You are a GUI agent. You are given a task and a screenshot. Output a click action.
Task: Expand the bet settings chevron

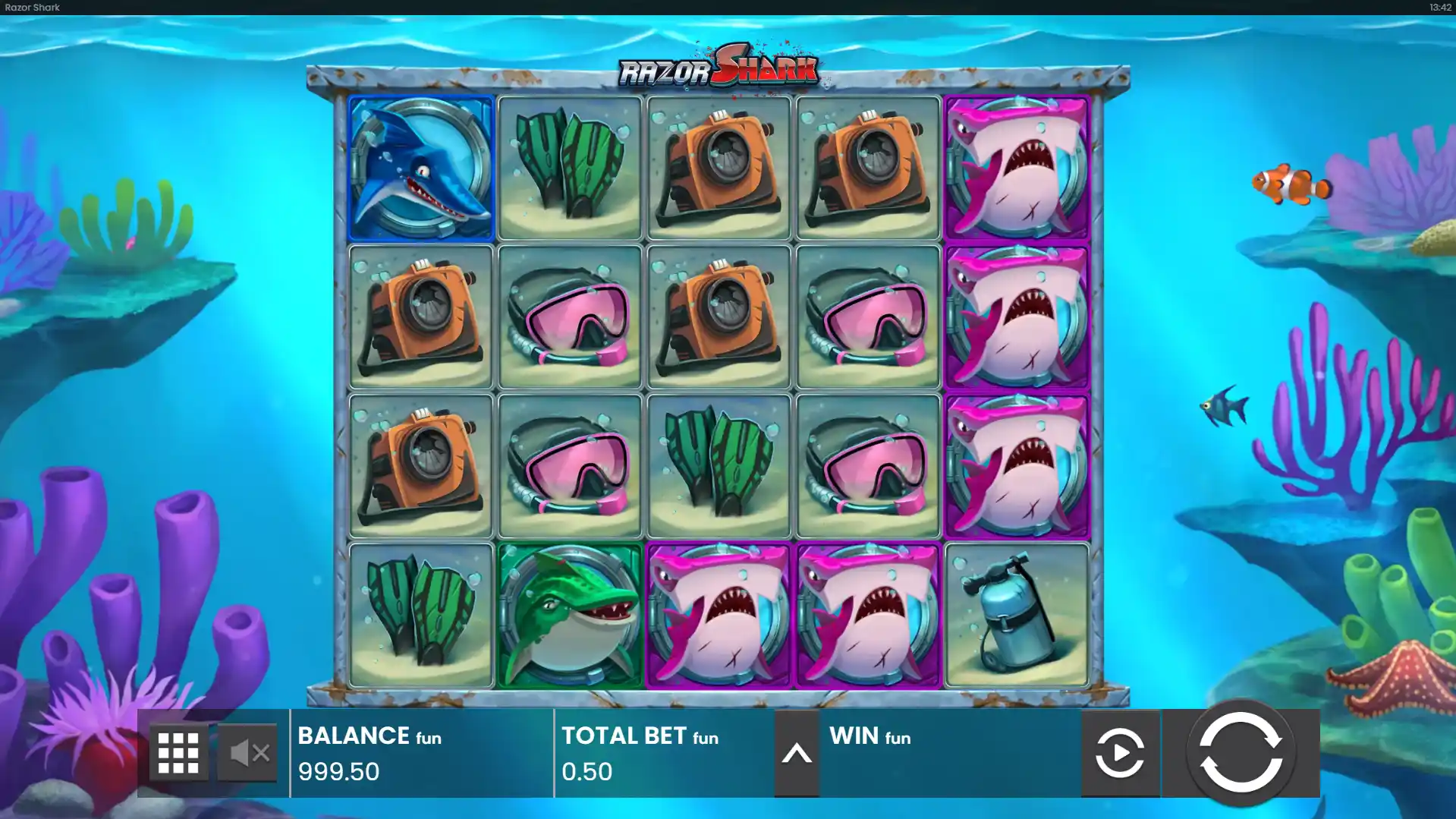click(x=796, y=754)
